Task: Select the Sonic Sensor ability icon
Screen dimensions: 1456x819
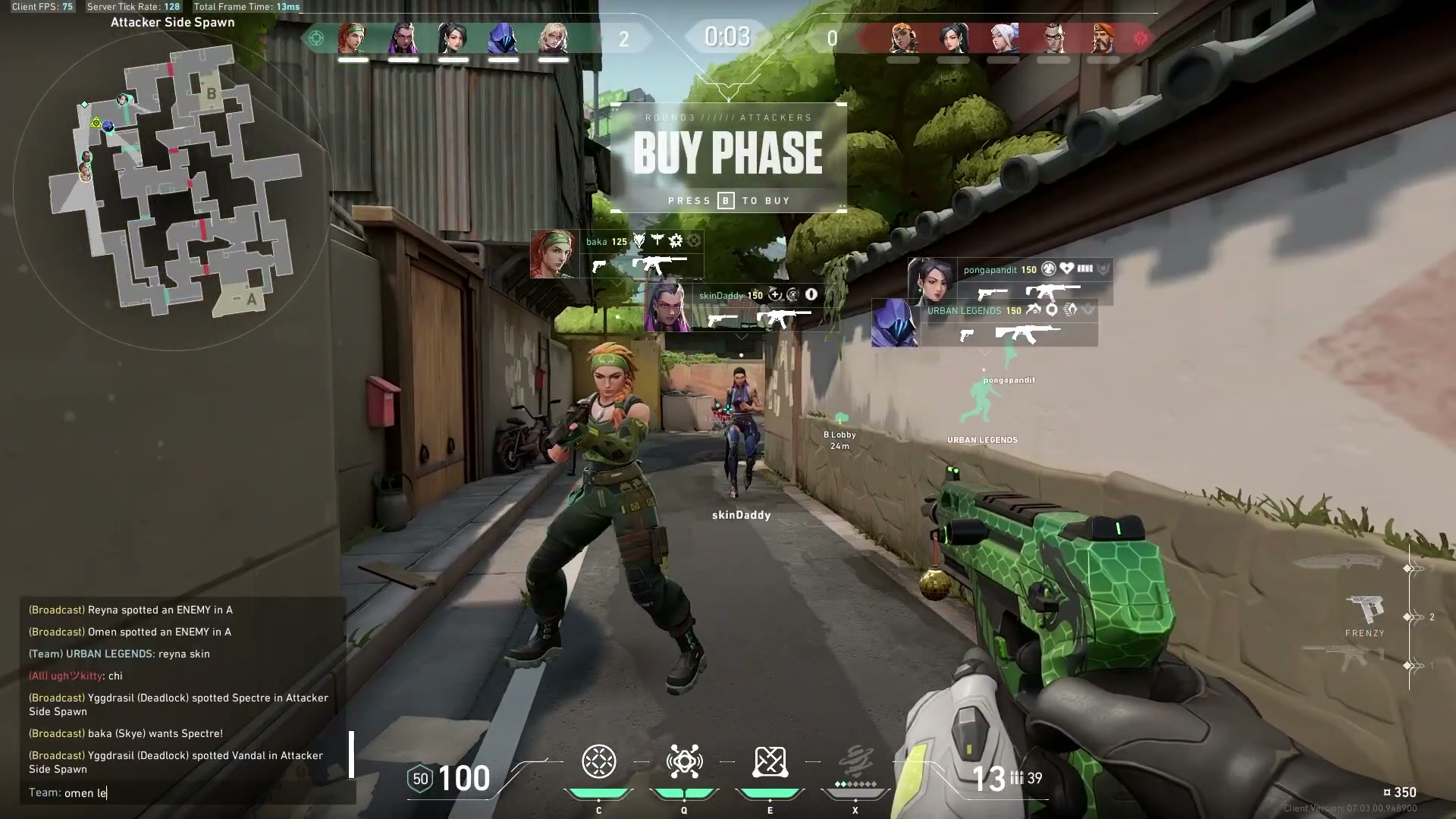Action: click(684, 762)
